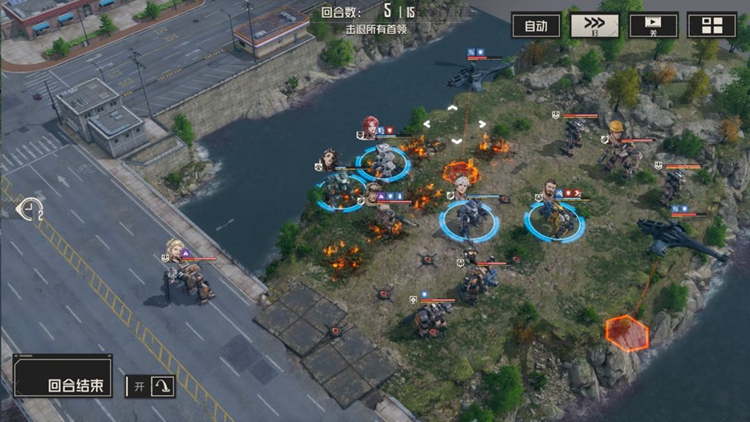750x422 pixels.
Task: Toggle the 开 curved-arrow switch
Action: (149, 386)
